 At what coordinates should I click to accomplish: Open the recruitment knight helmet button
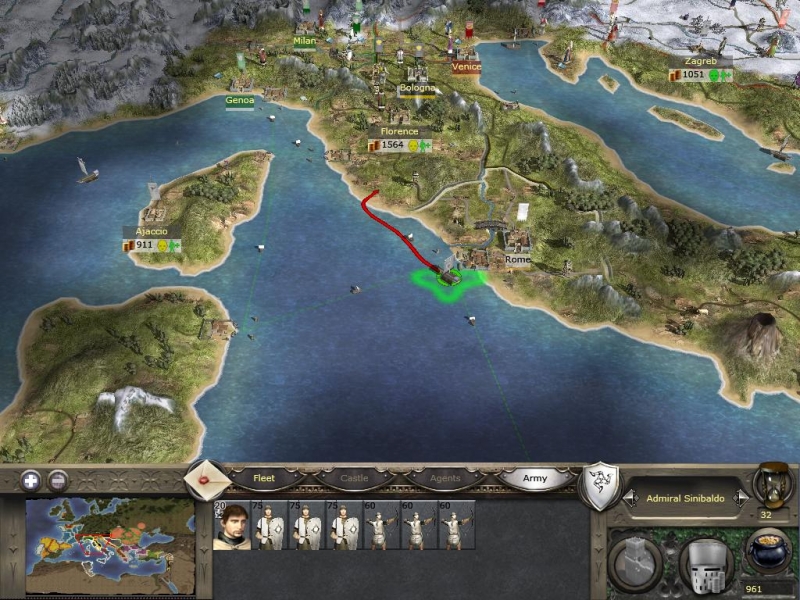click(705, 560)
